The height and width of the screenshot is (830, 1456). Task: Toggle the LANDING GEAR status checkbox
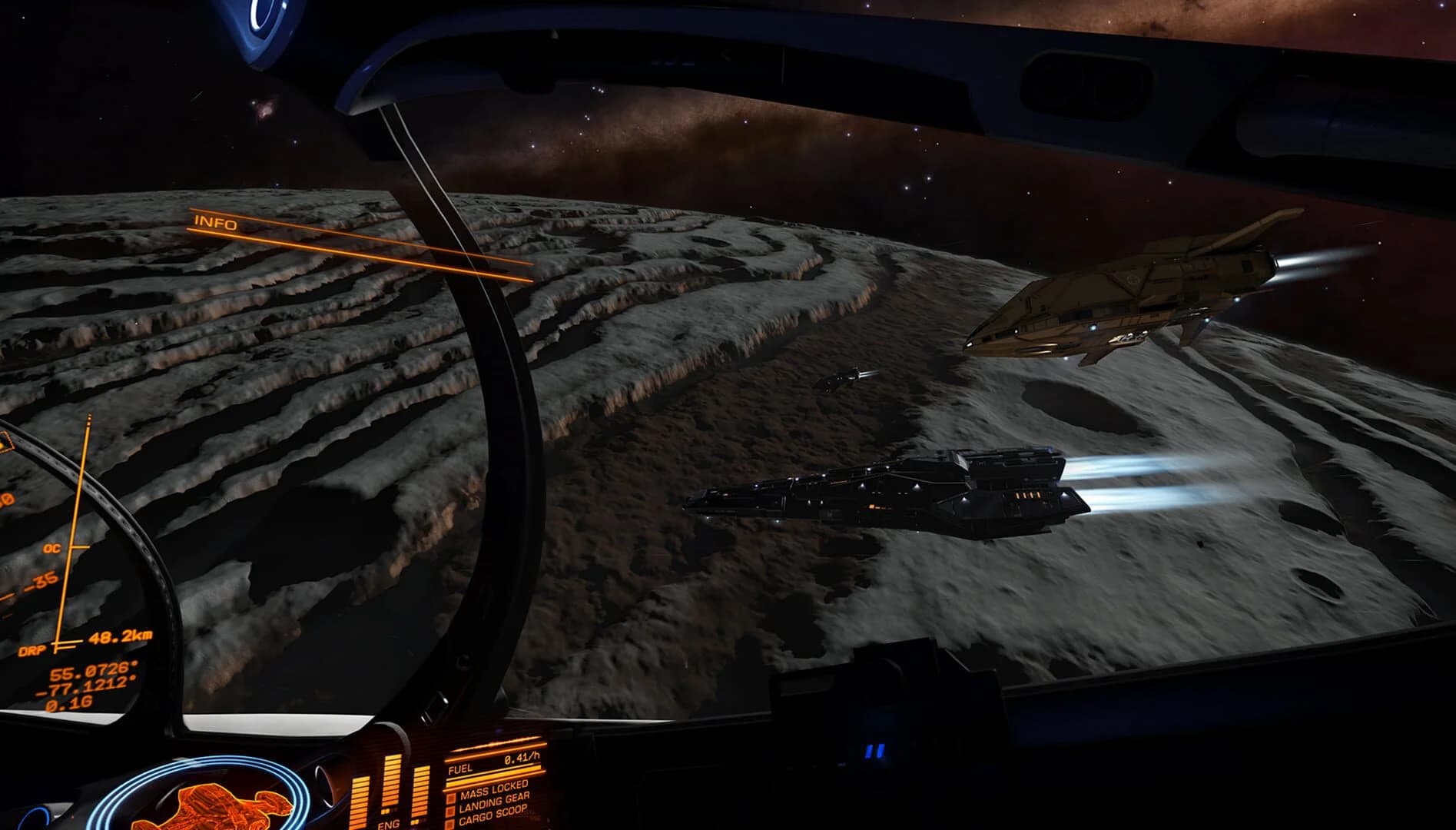pos(450,810)
